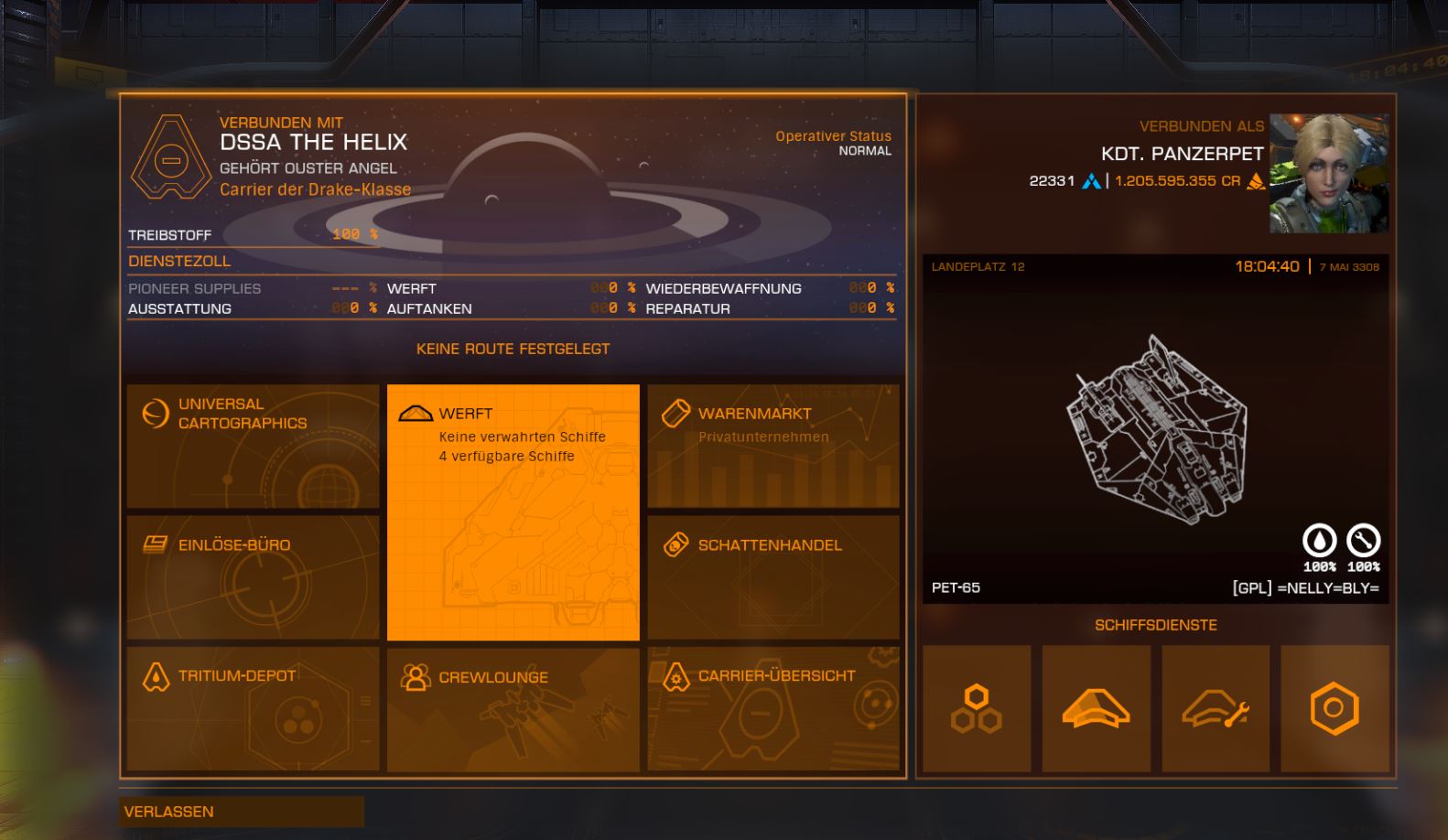Open the Schattenhandel black market
1448x840 pixels.
tap(773, 577)
